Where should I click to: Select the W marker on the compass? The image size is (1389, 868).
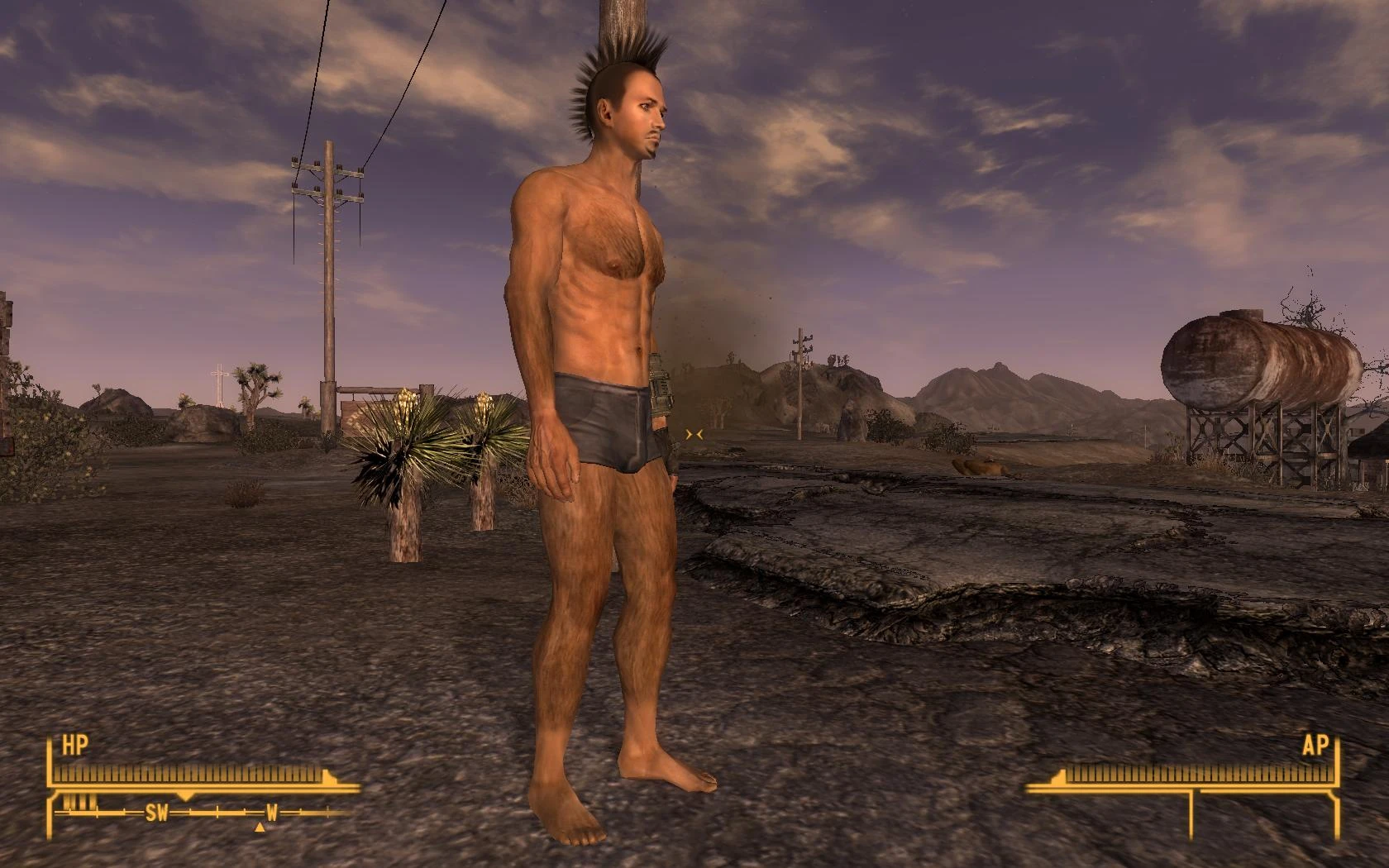[x=273, y=812]
